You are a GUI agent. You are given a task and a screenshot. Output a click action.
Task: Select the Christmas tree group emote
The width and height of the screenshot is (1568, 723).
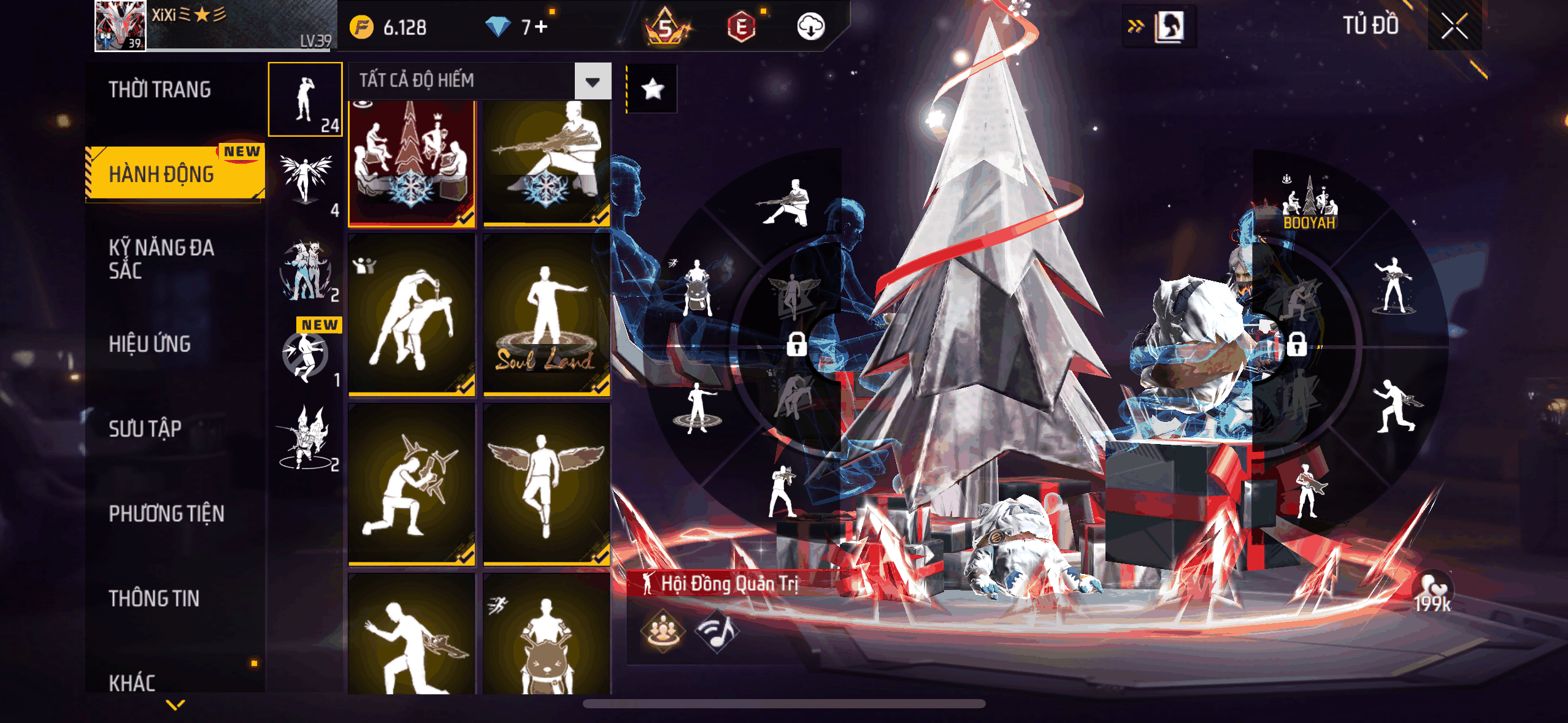[412, 163]
